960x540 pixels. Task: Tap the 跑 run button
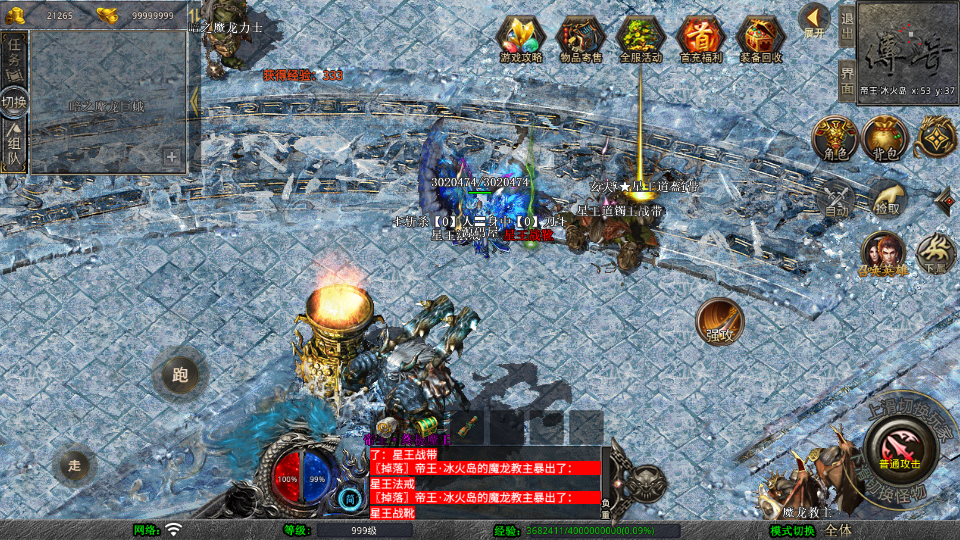tap(180, 376)
